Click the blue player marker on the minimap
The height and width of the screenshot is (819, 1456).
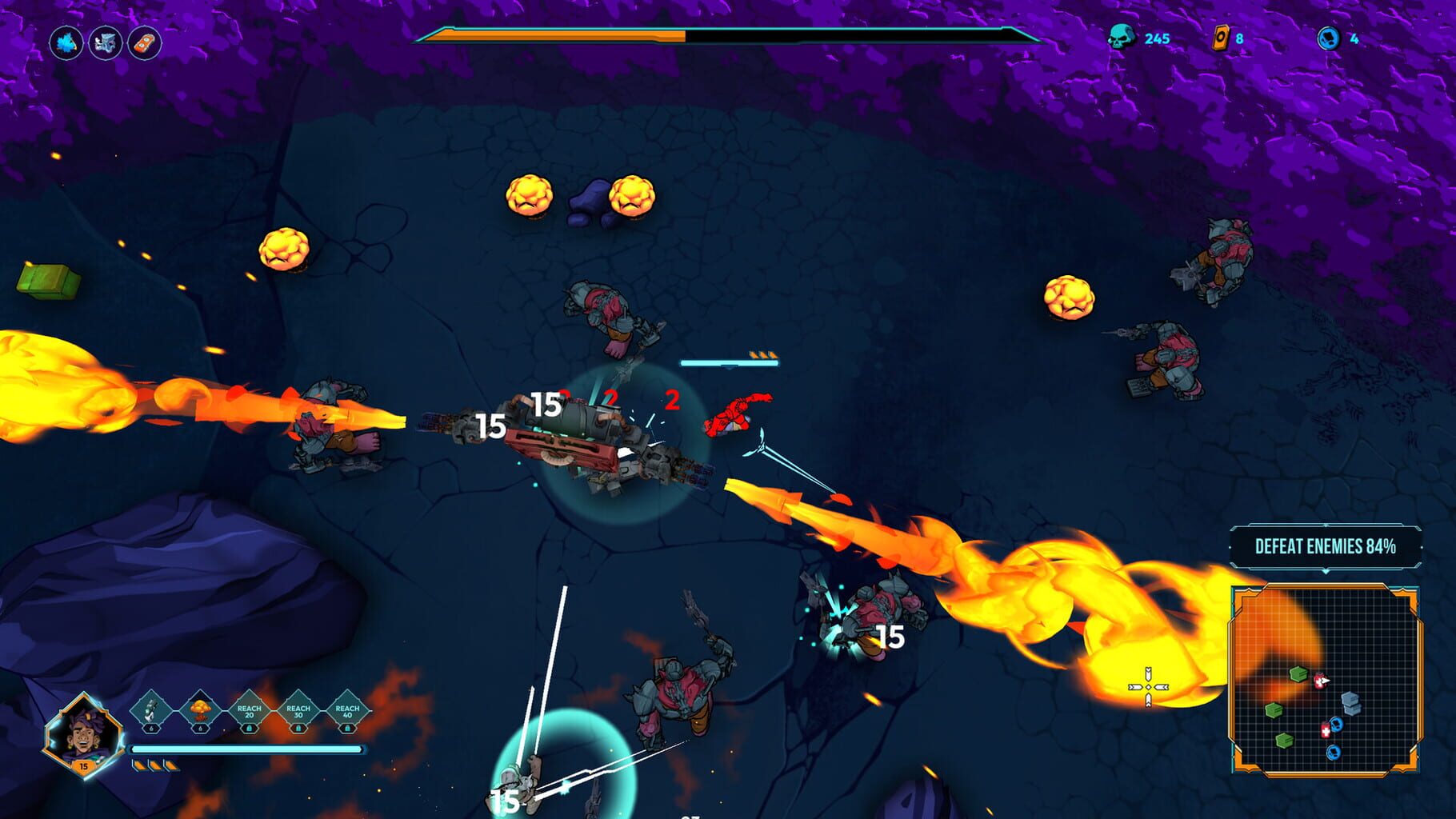pyautogui.click(x=1336, y=725)
